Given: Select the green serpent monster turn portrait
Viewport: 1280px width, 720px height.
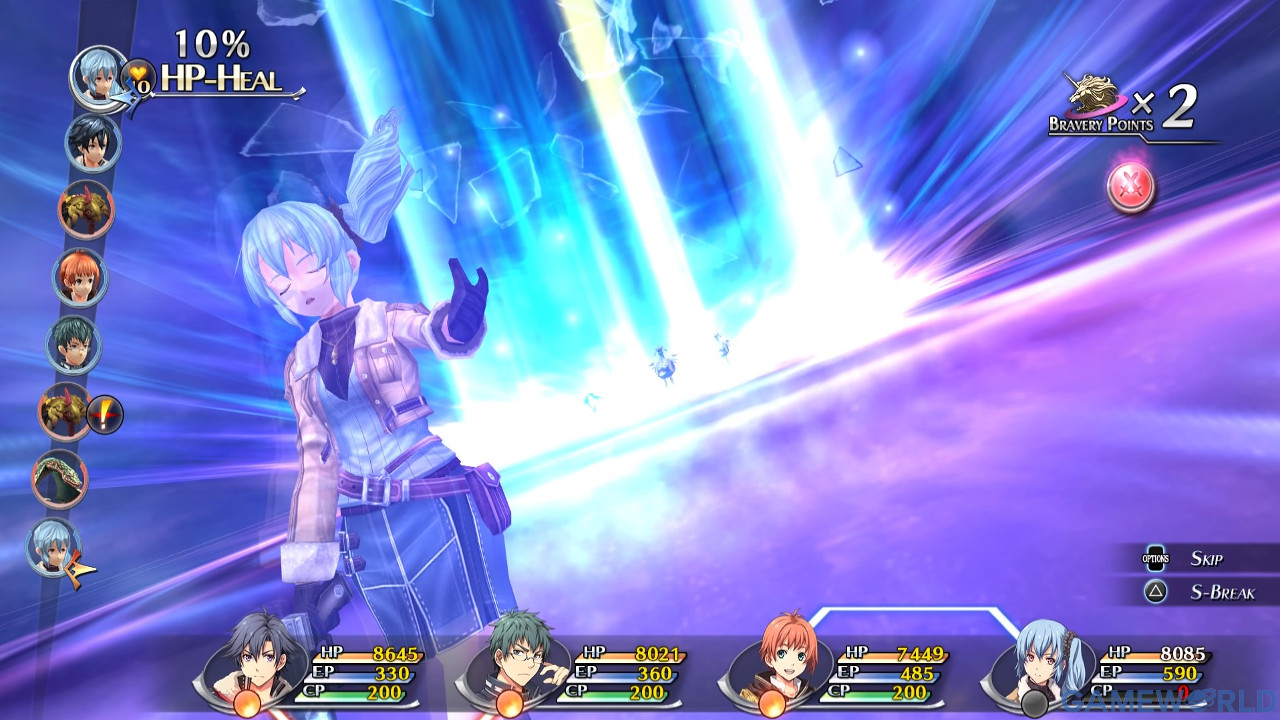Looking at the screenshot, I should 60,479.
